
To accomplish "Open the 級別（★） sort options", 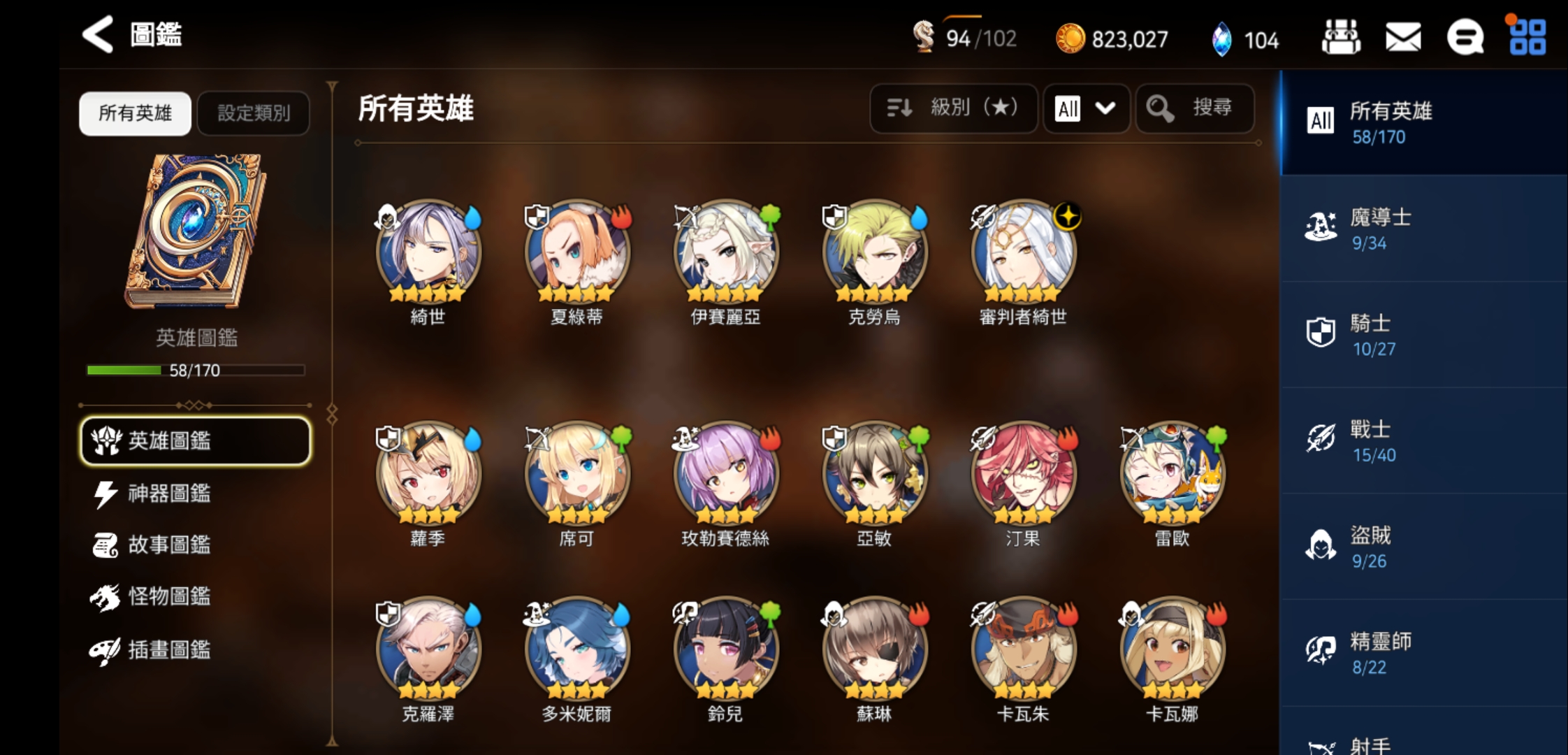I will 953,108.
